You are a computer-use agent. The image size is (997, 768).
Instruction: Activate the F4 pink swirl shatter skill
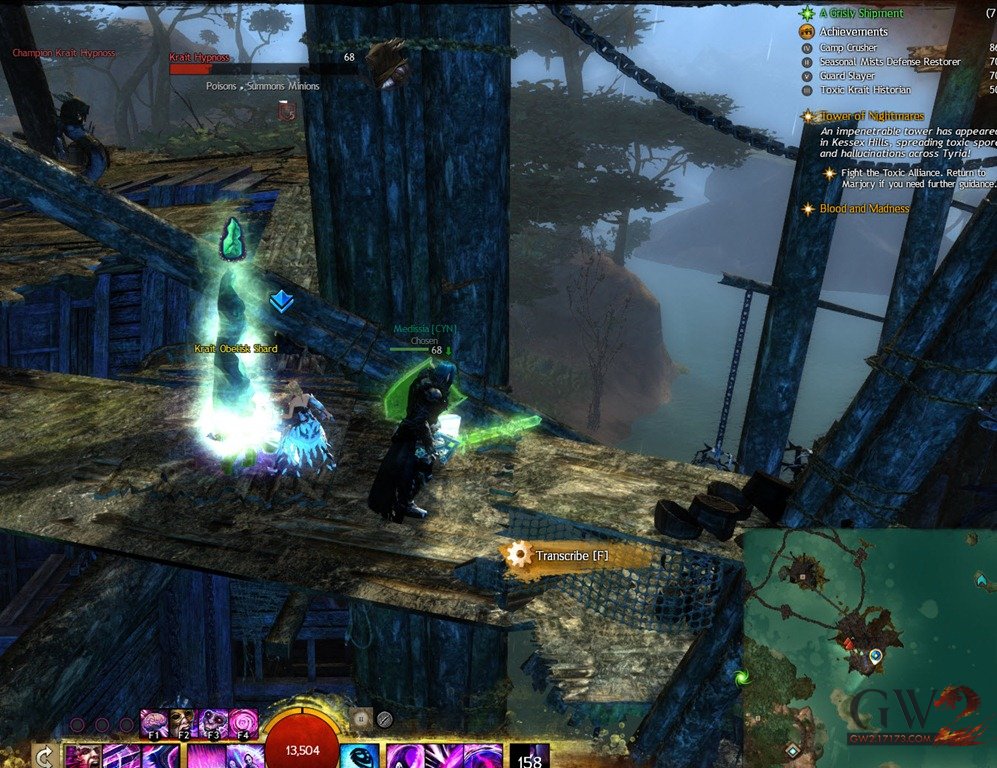(244, 722)
